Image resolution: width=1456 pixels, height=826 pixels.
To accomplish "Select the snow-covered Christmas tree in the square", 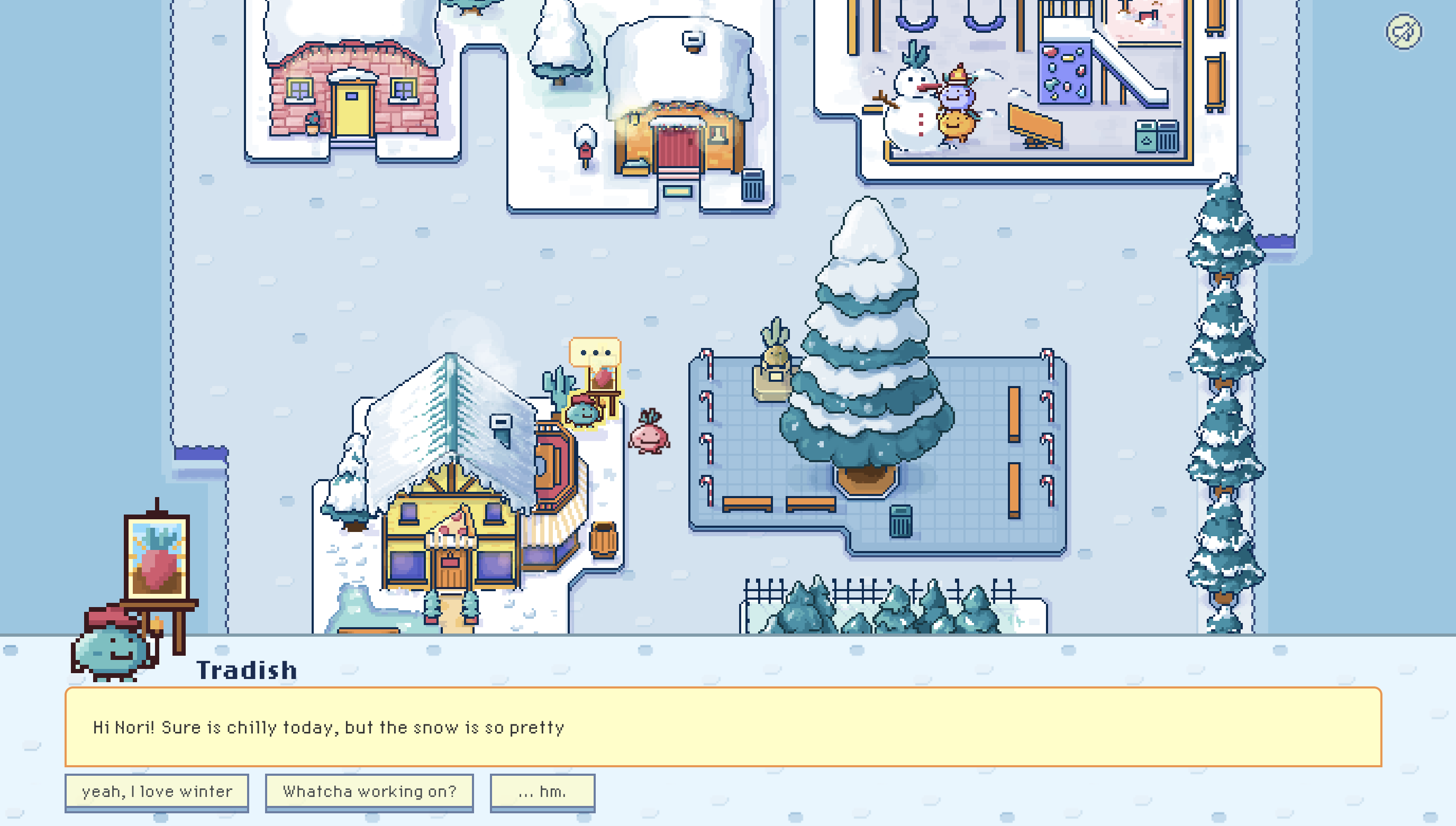I will [x=868, y=363].
